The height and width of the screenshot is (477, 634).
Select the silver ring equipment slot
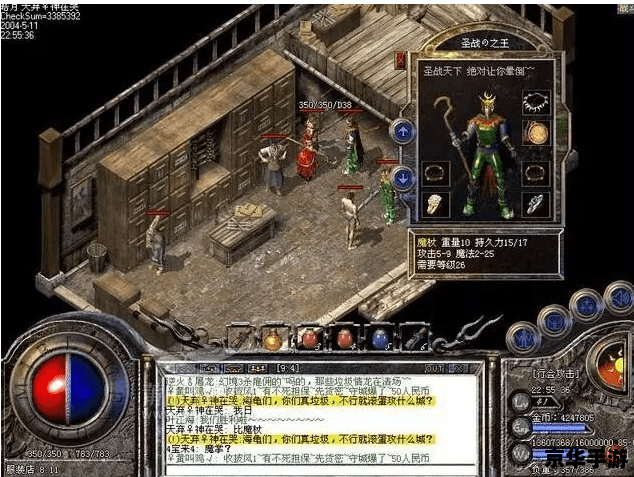537,203
